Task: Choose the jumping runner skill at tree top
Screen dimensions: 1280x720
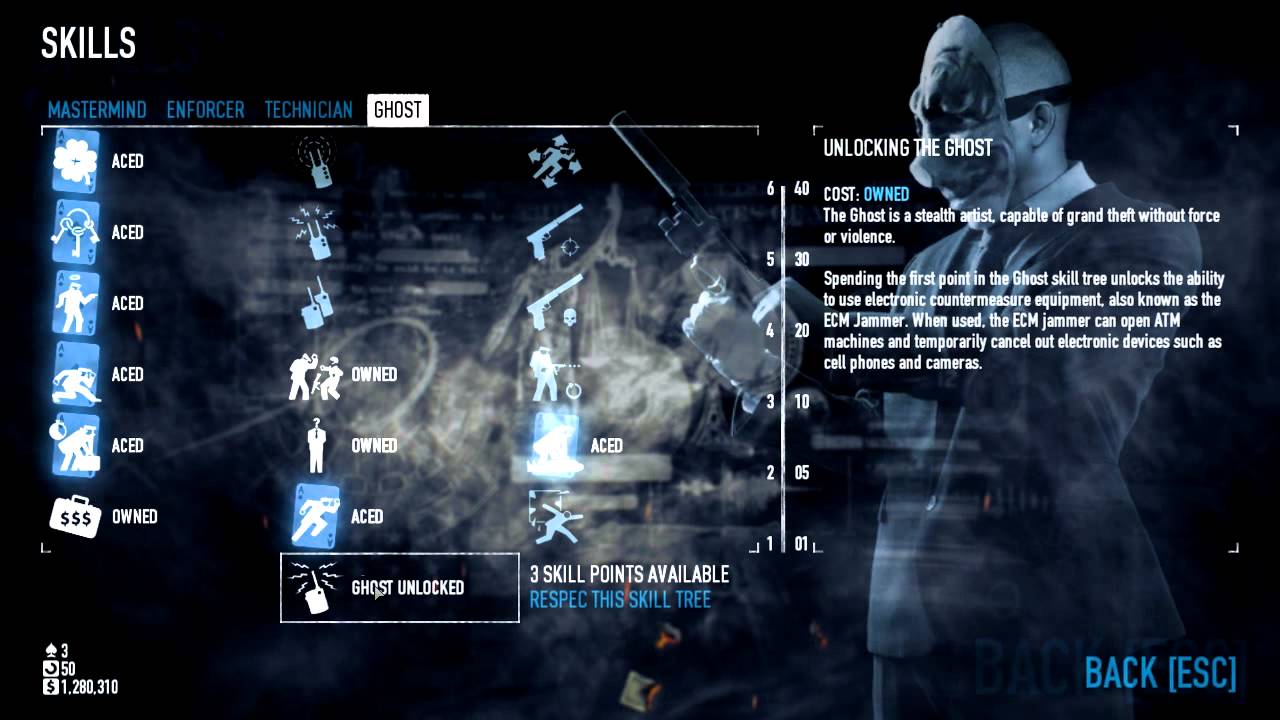Action: 555,161
